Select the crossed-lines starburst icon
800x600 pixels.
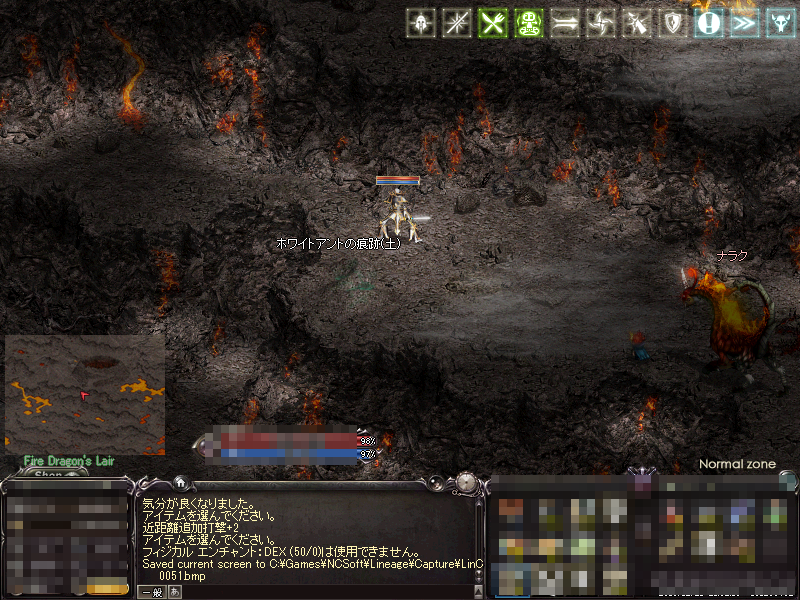click(x=457, y=23)
